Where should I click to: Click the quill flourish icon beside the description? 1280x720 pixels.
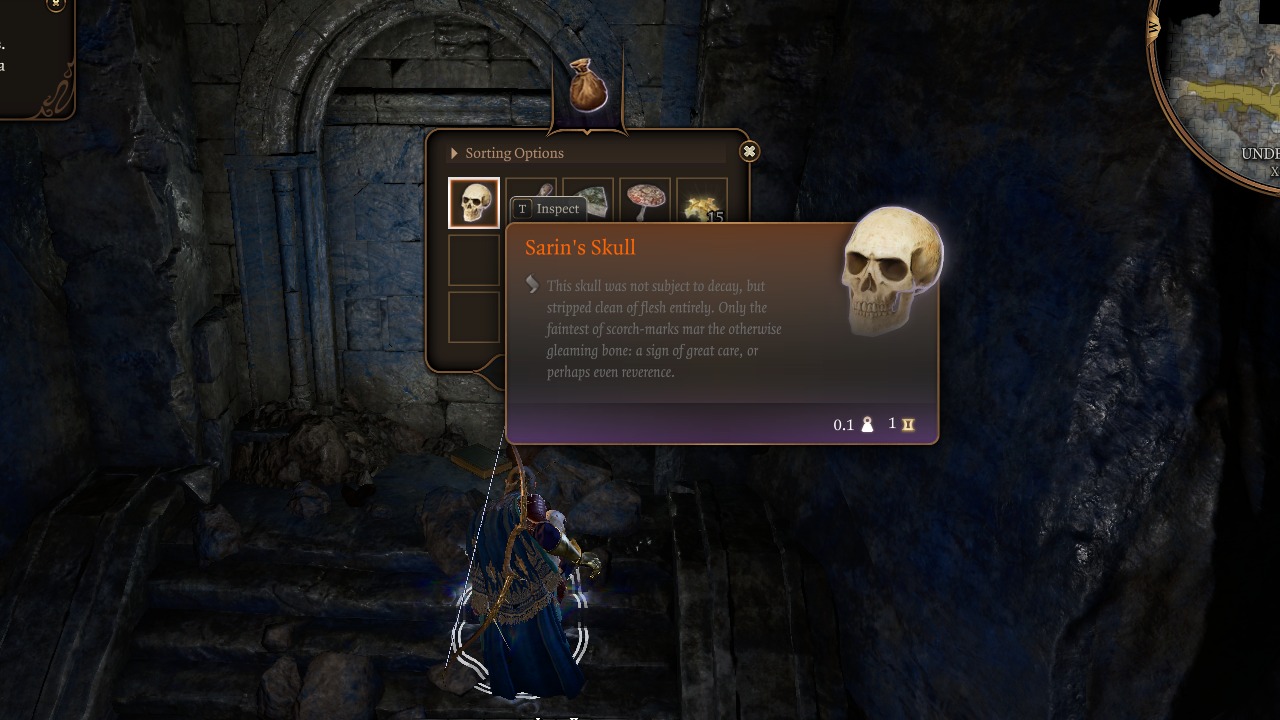point(531,286)
